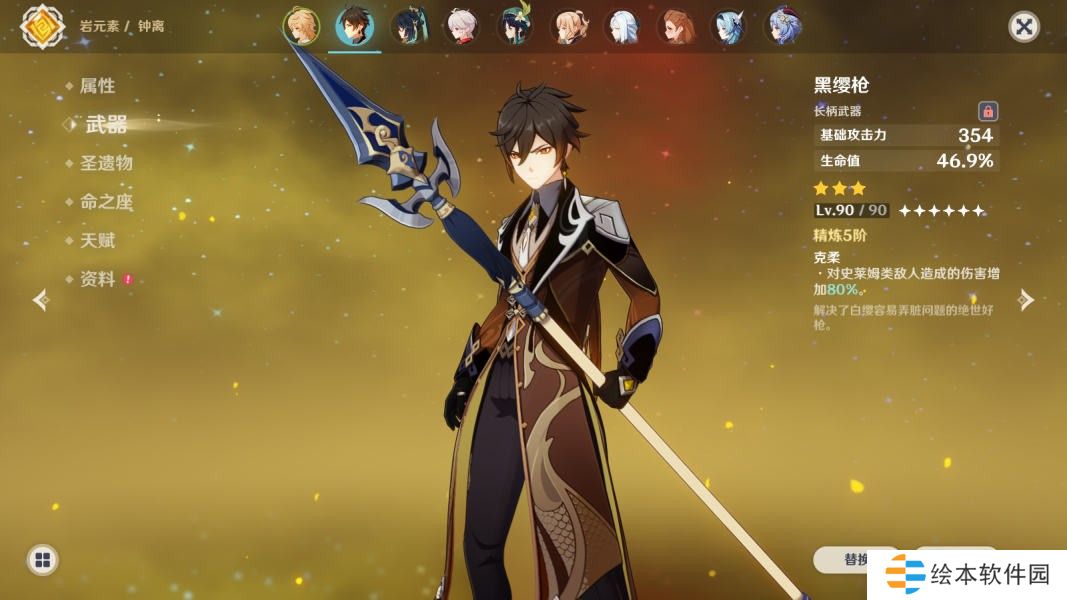Click the gold Geo element emblem

42,26
